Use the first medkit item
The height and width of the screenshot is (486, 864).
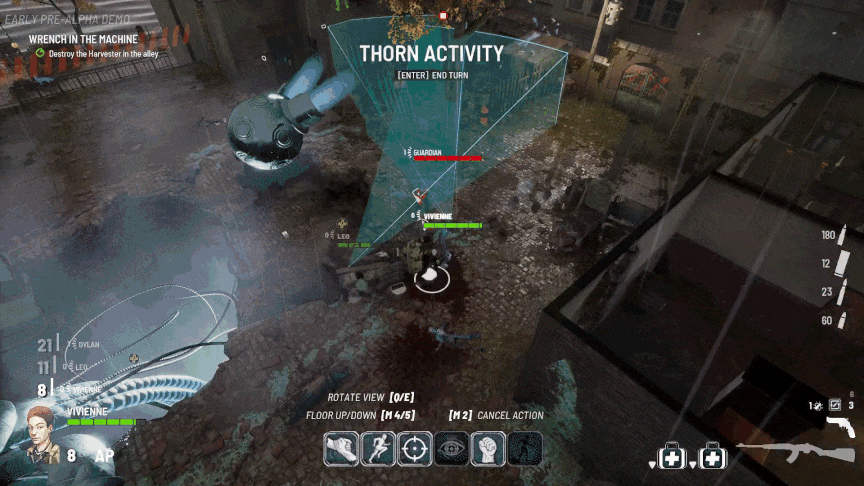click(673, 457)
